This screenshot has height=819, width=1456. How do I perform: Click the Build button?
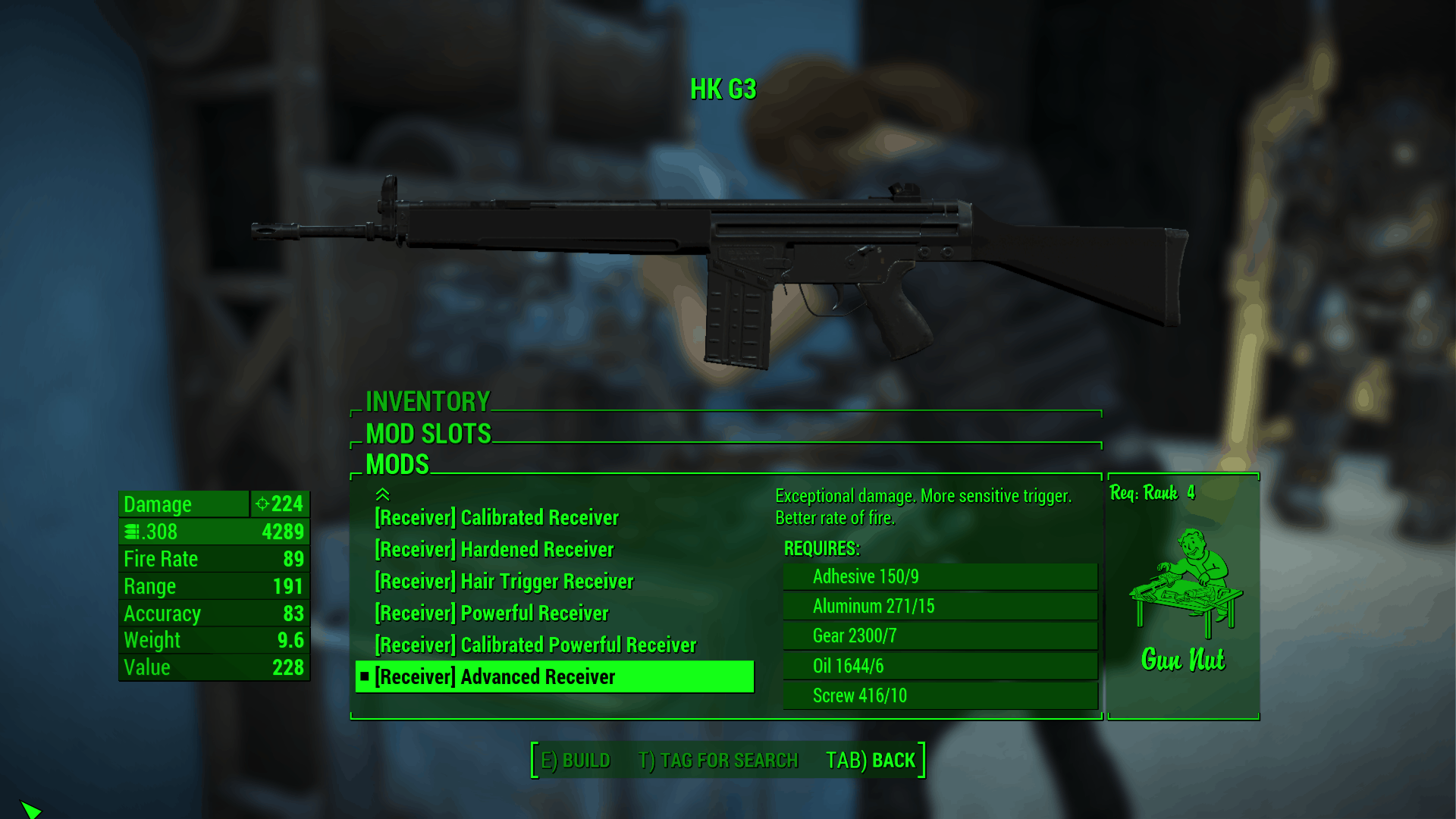point(576,760)
